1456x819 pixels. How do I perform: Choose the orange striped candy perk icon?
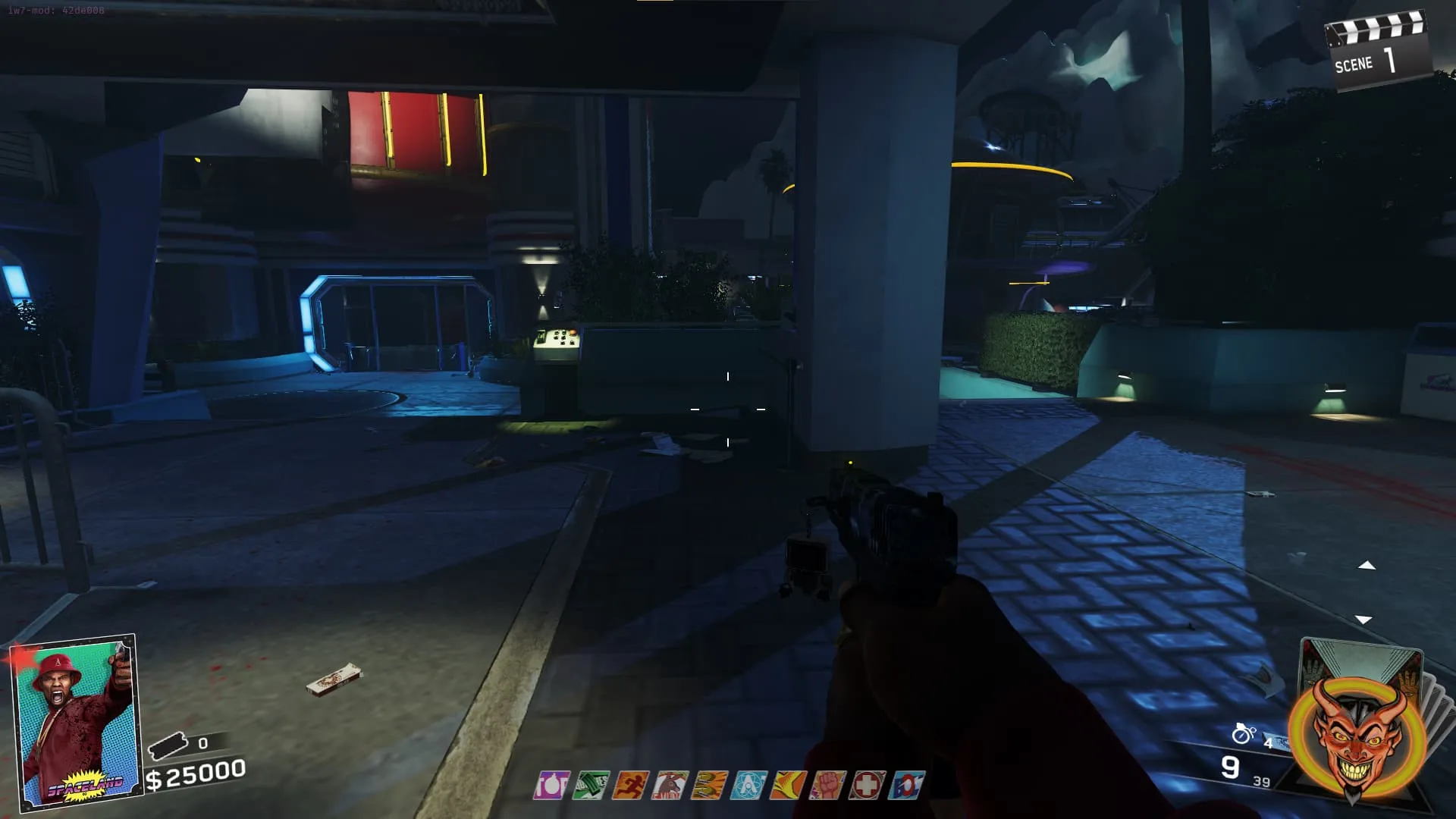click(x=710, y=786)
